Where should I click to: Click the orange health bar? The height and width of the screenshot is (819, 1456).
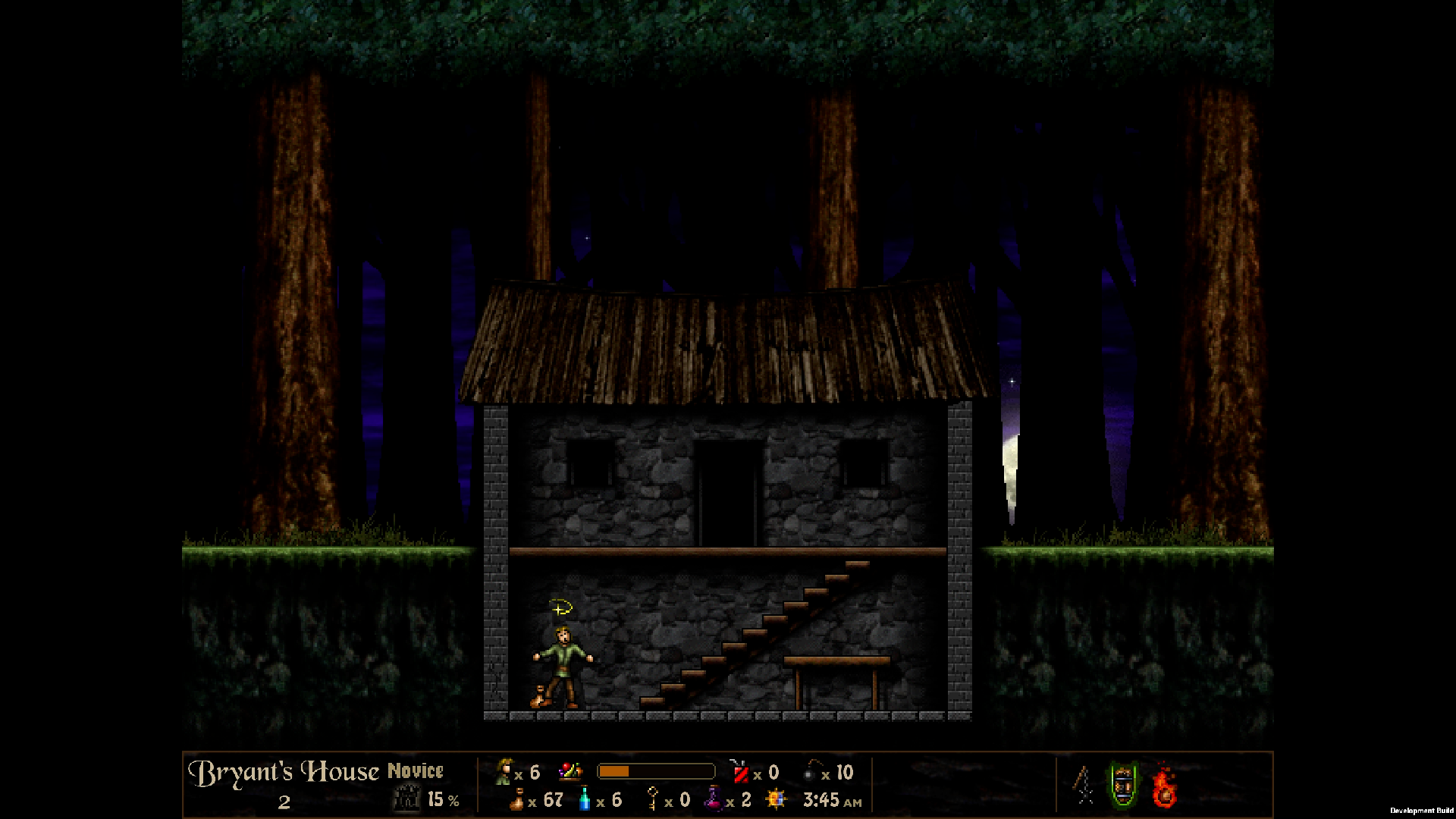coord(656,771)
